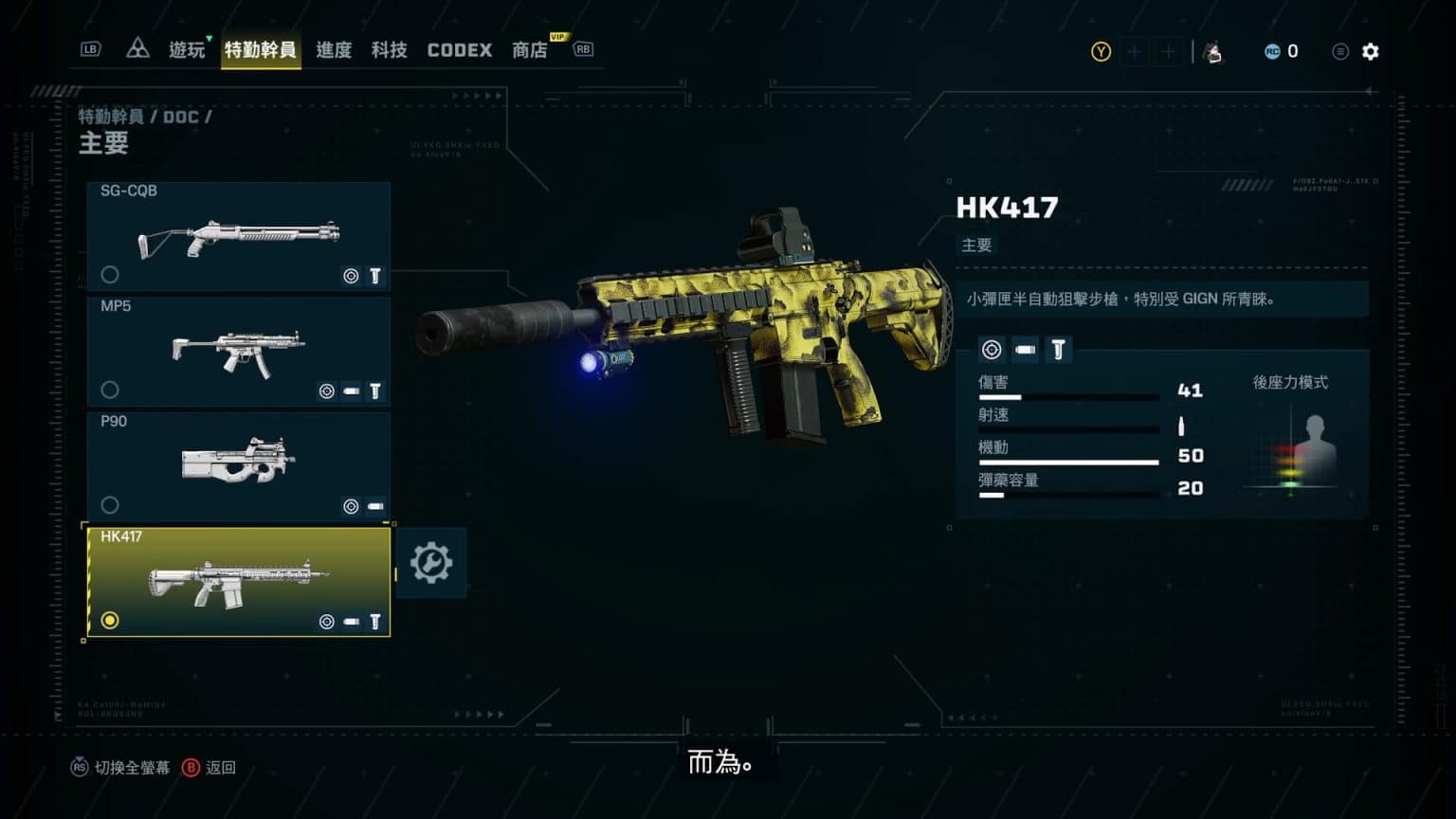Open the 特勤幹員 tab
Viewport: 1456px width, 819px height.
tap(260, 50)
